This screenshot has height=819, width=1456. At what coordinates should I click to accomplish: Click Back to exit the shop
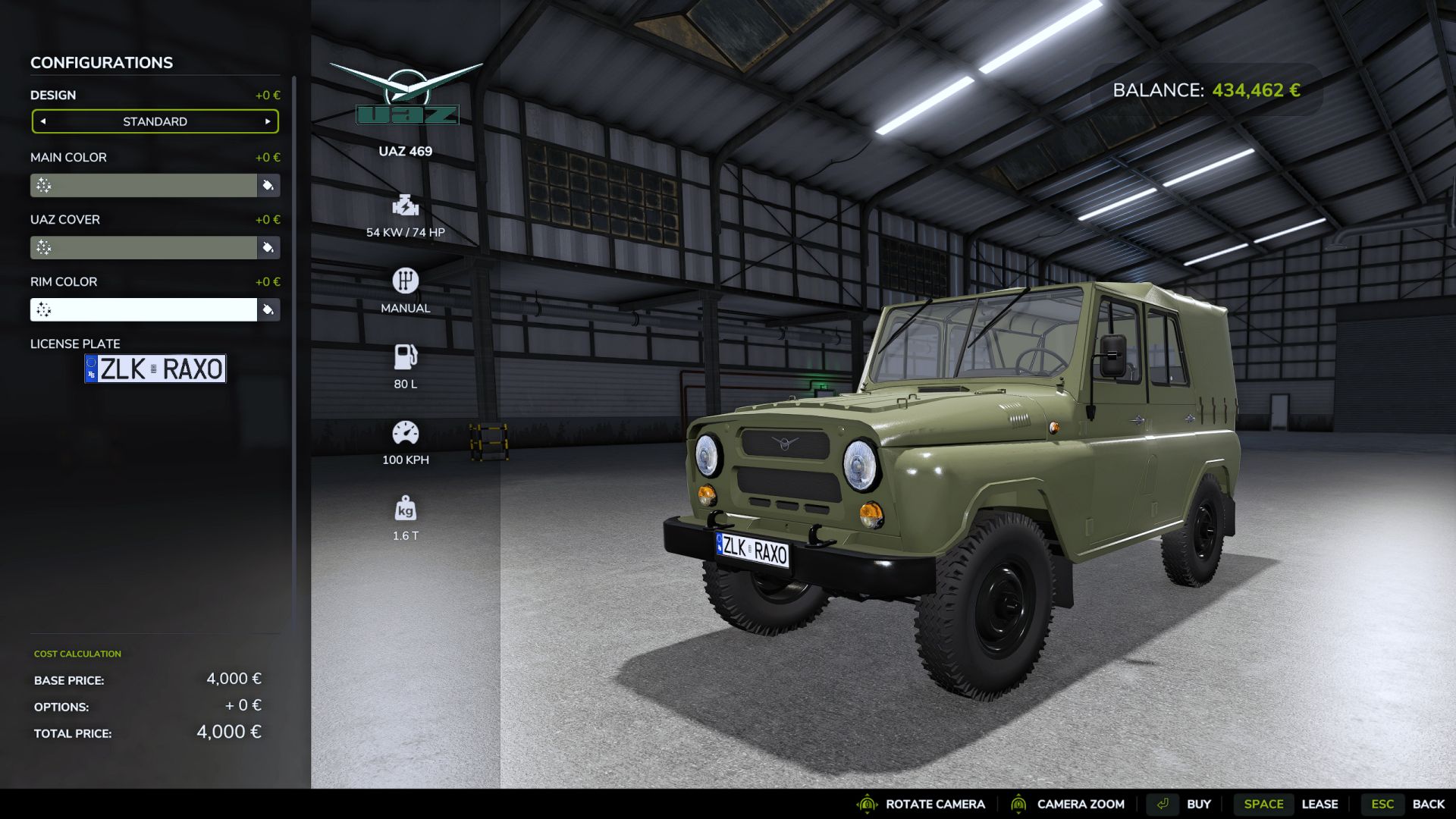coord(1429,803)
